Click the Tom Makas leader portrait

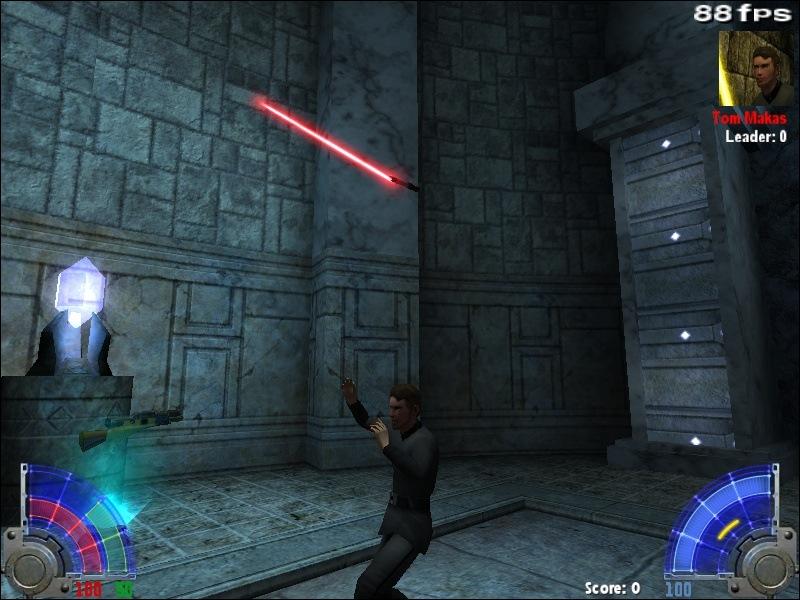pyautogui.click(x=755, y=68)
